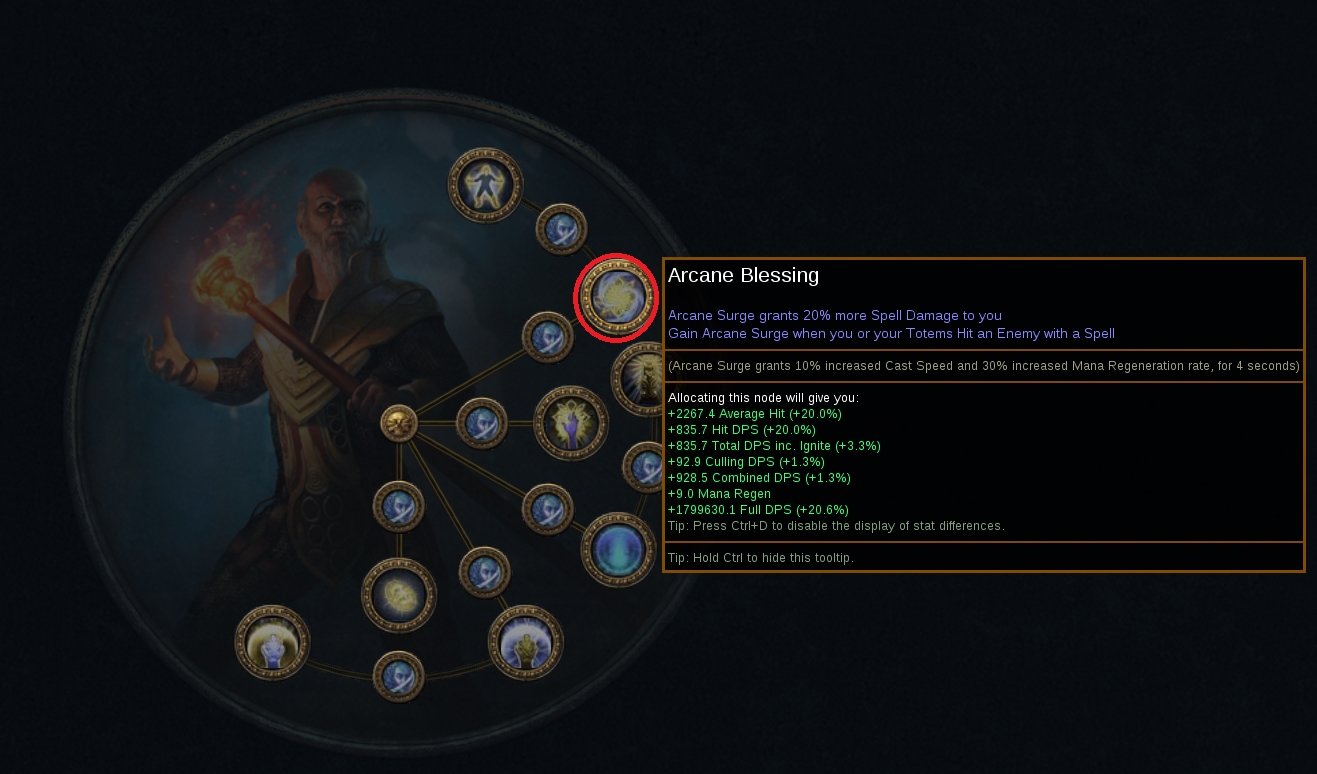Image resolution: width=1317 pixels, height=774 pixels.
Task: Pick the totem notable at far bottom-left
Action: (272, 641)
